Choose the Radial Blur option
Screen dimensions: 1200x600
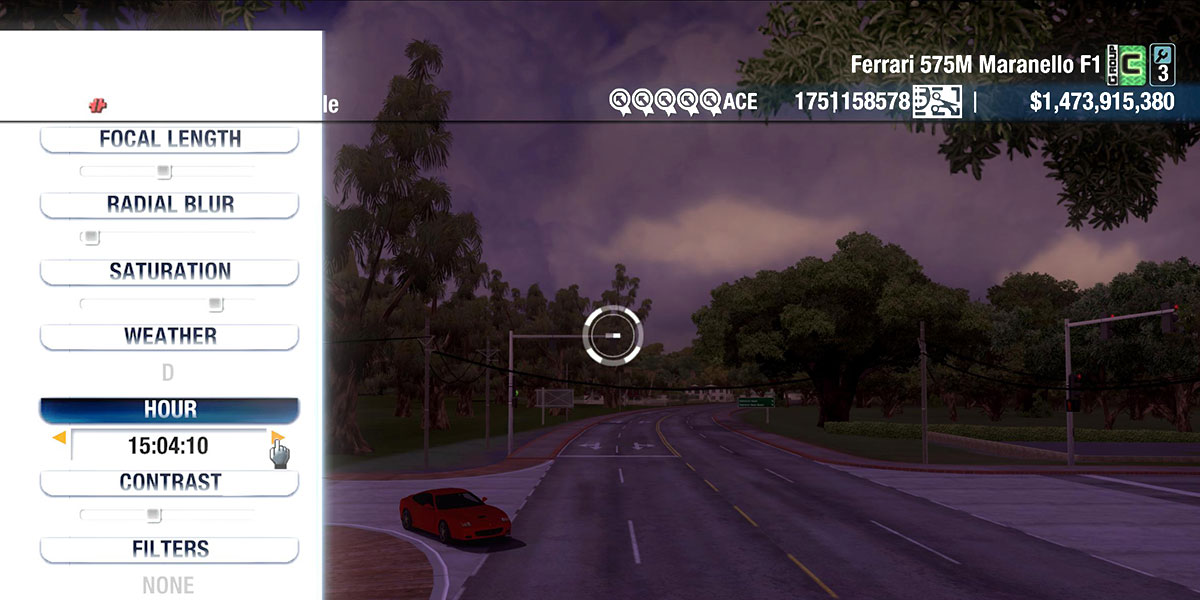click(x=169, y=204)
